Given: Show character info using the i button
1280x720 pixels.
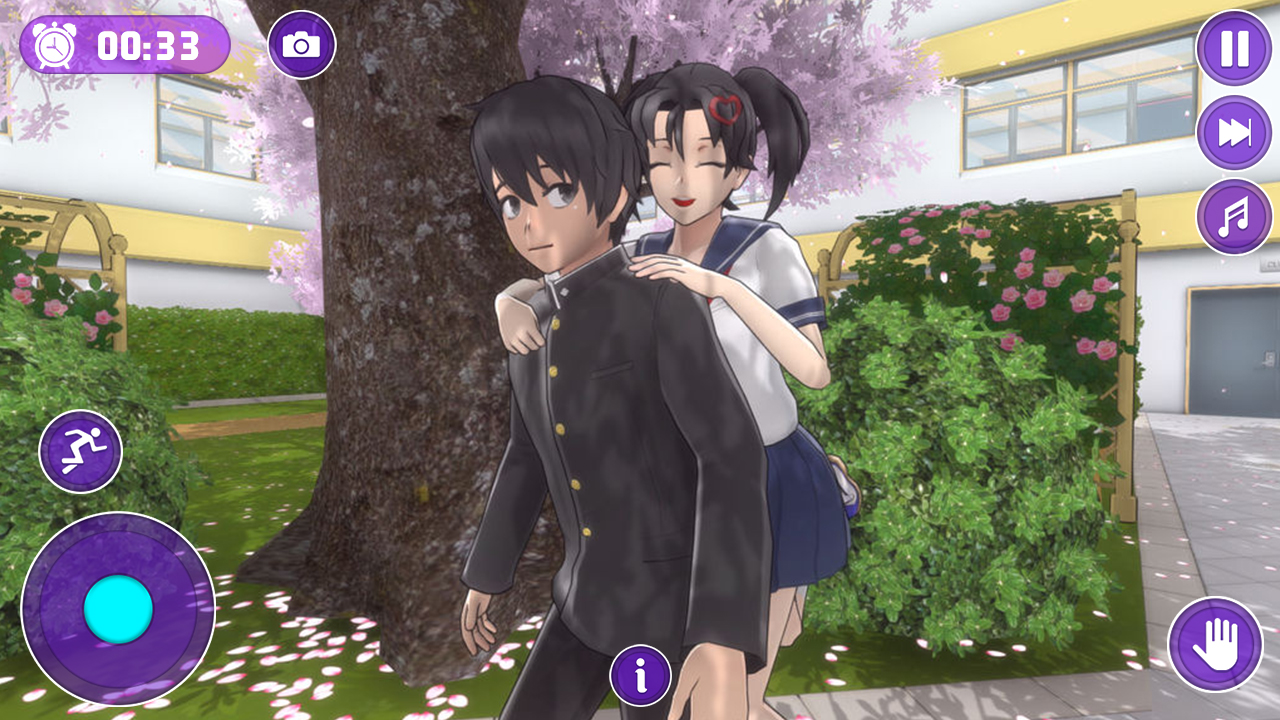Looking at the screenshot, I should pos(639,676).
